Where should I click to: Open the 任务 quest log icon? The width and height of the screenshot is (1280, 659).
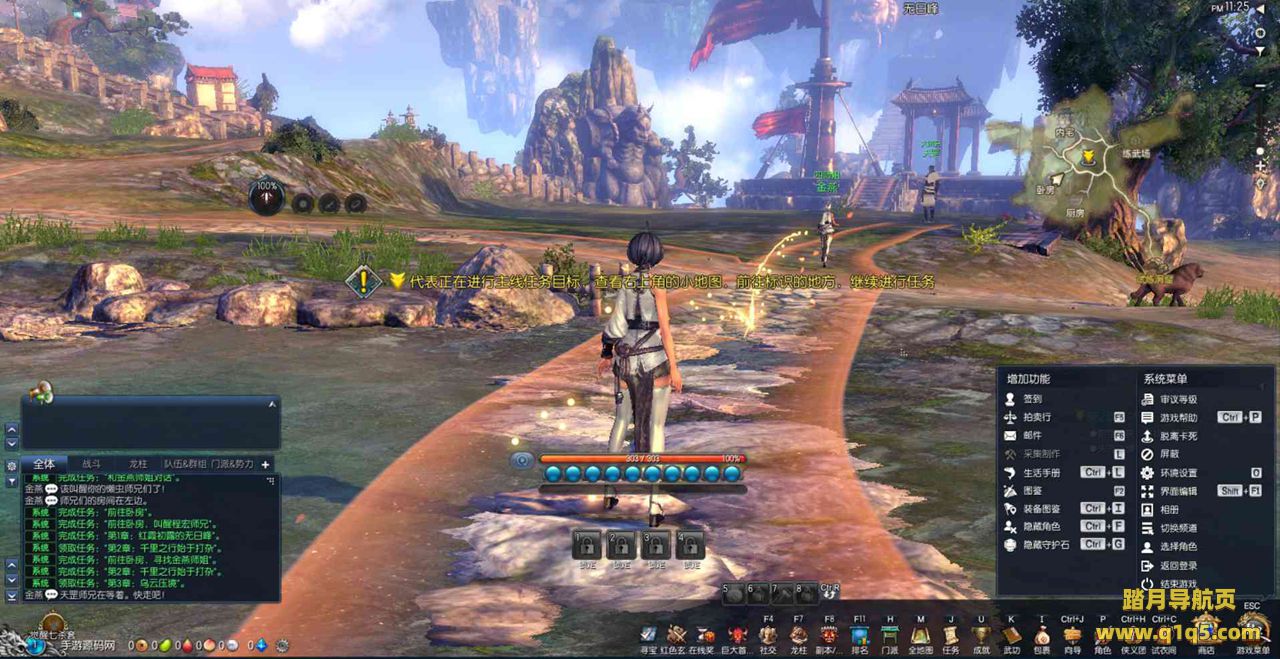(950, 635)
